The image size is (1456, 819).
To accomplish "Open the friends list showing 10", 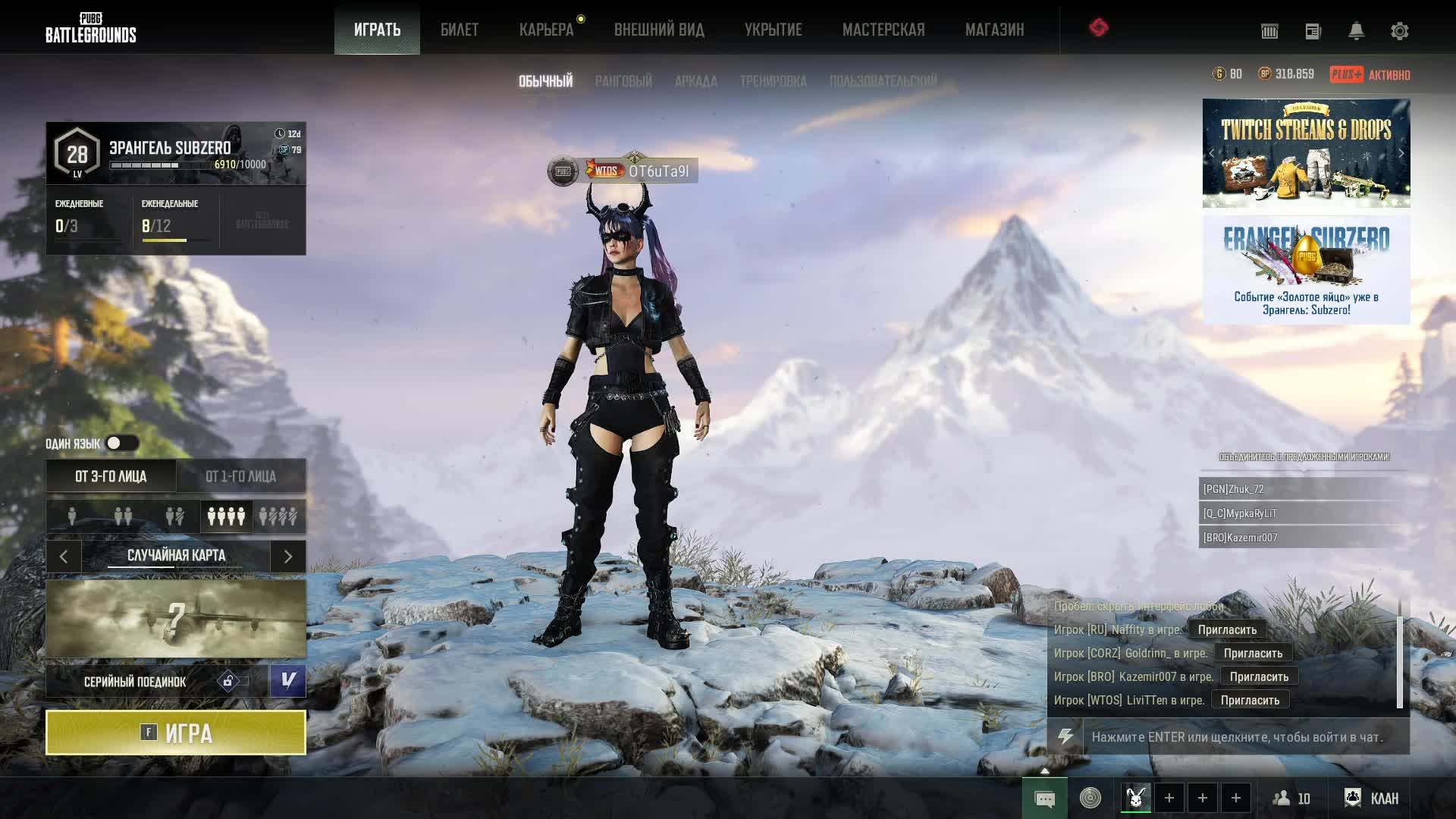I will (1291, 798).
